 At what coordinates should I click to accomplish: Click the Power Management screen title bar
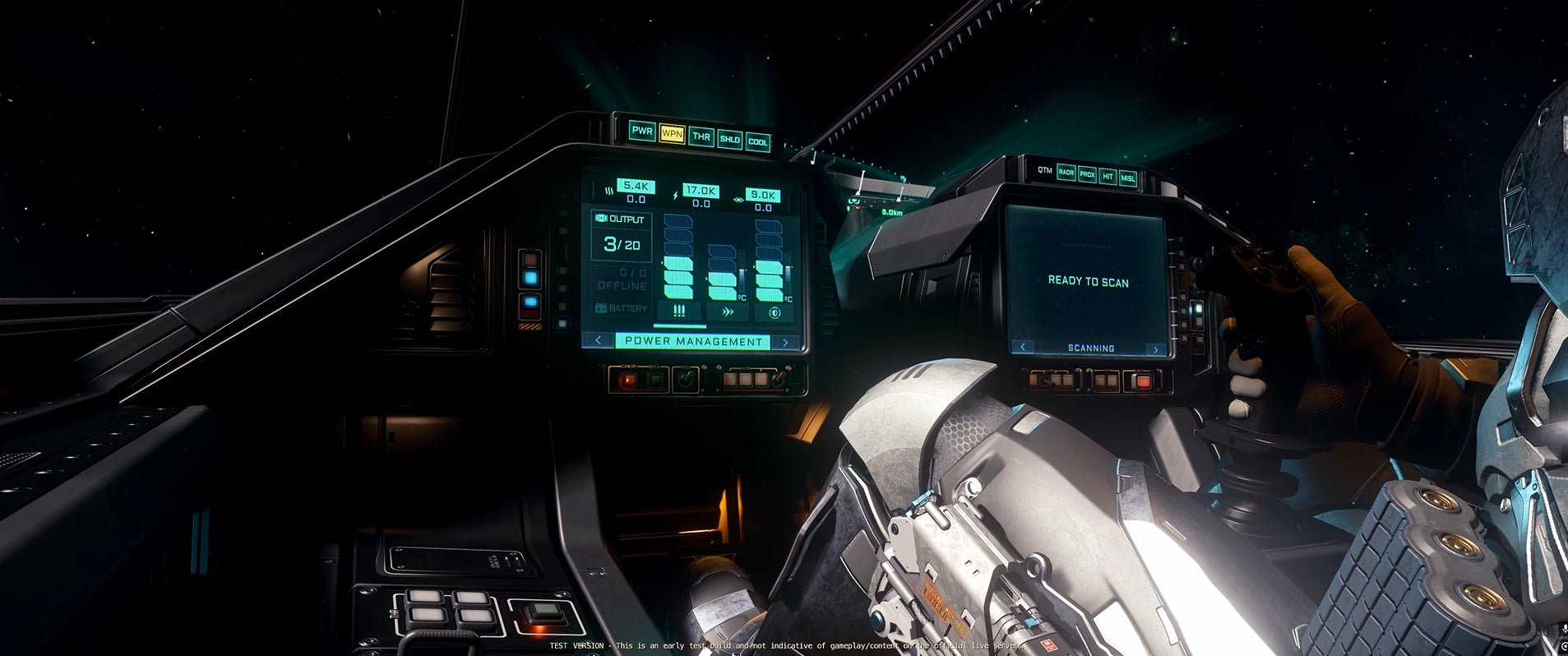tap(692, 341)
